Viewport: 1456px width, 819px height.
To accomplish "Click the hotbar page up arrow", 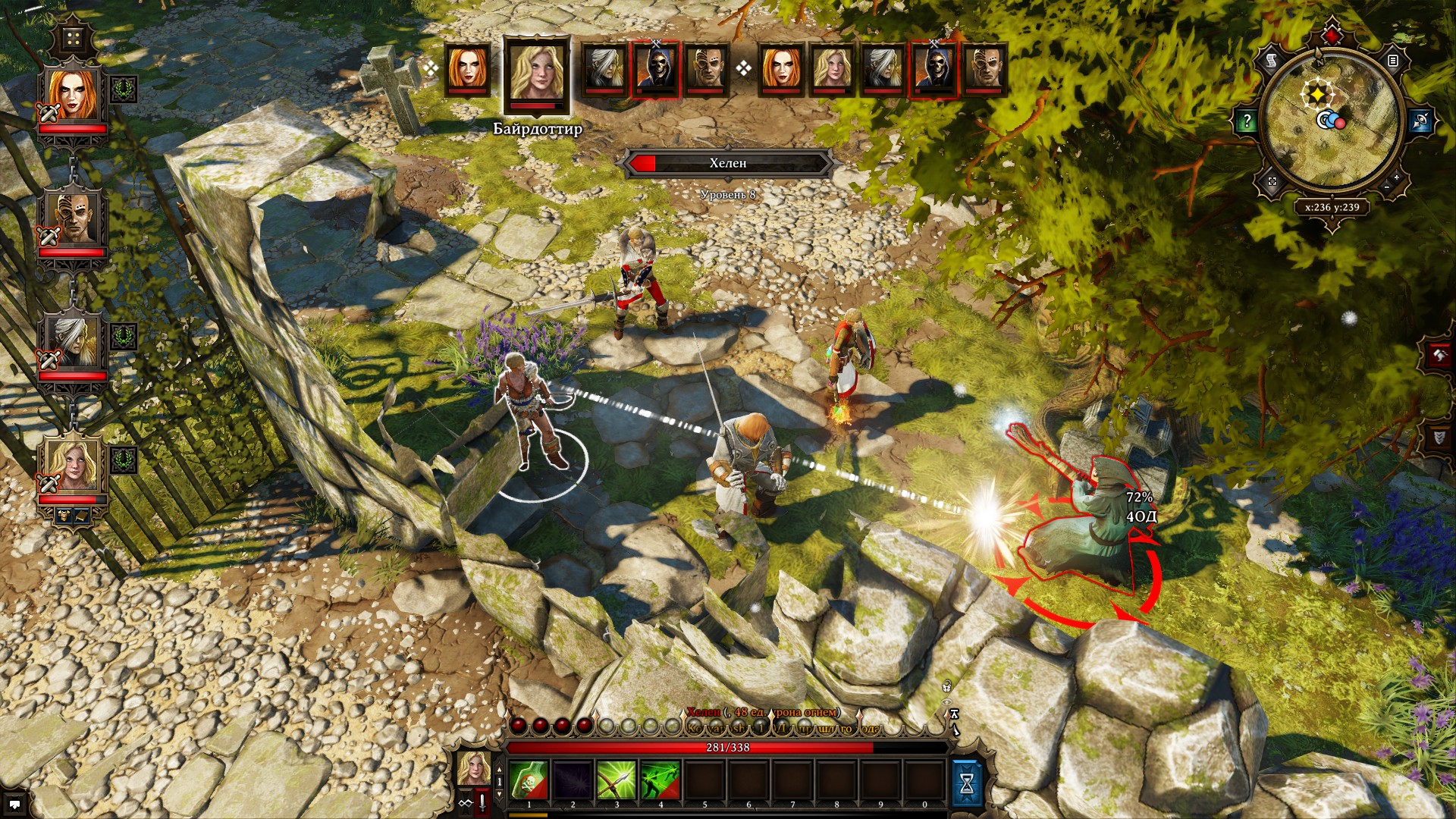I will point(499,769).
